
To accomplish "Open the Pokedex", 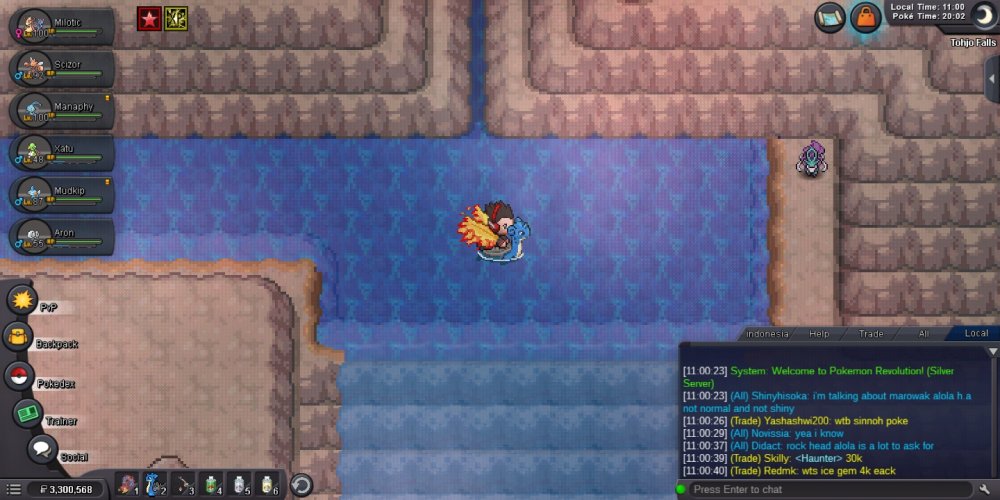I will (18, 377).
